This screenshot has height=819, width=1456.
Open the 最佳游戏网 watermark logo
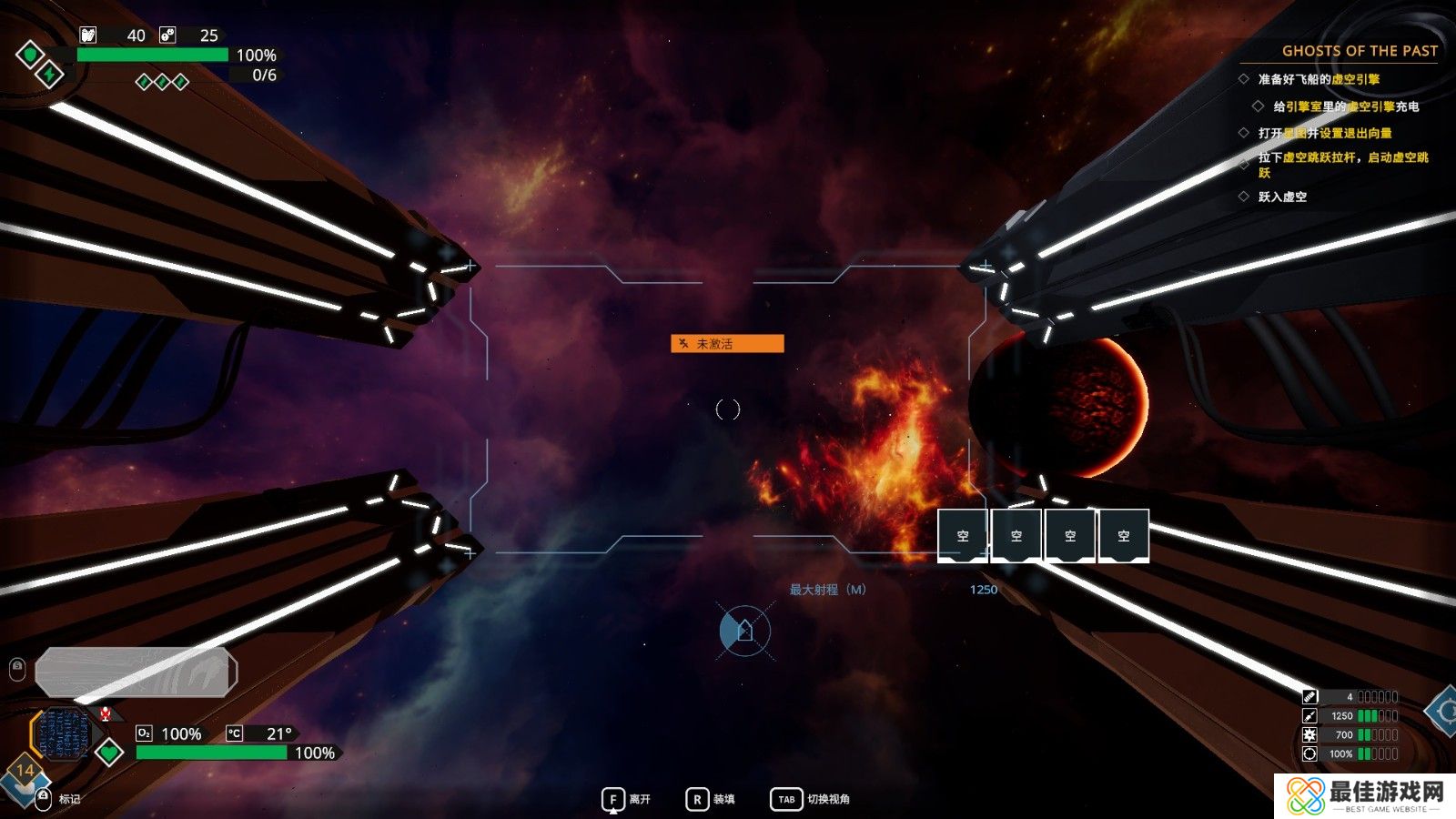pos(1365,795)
